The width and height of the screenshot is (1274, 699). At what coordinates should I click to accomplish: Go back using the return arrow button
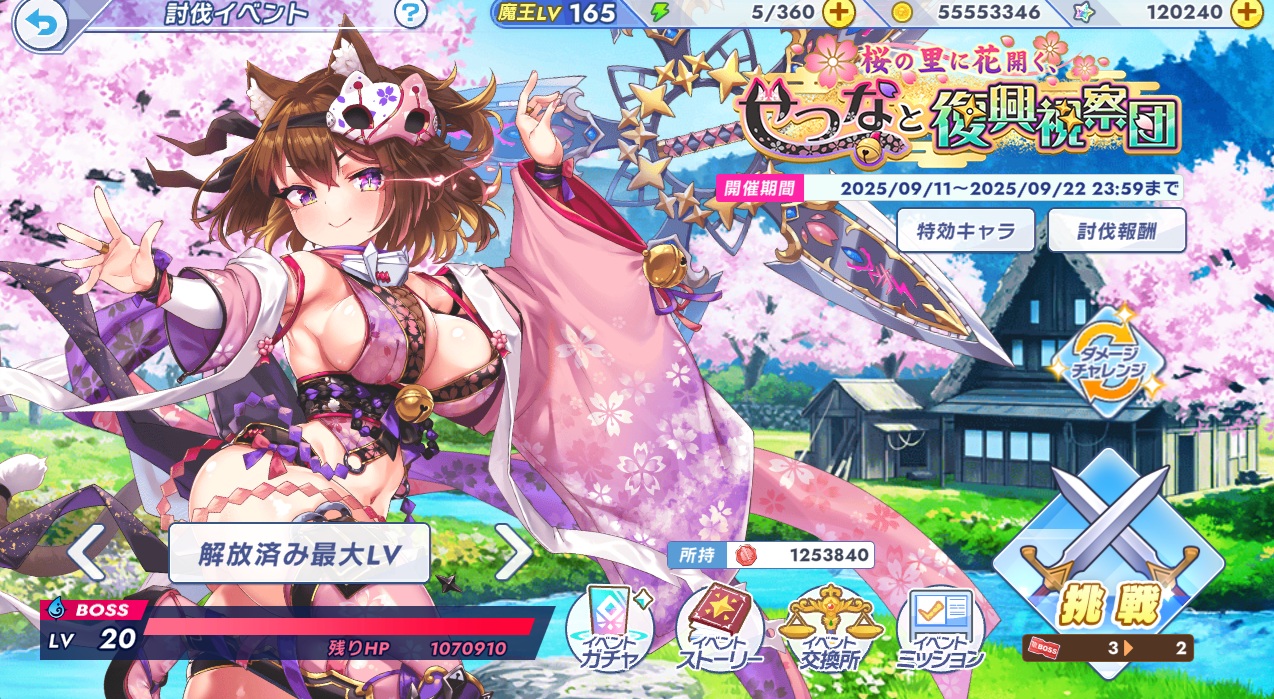pos(40,23)
